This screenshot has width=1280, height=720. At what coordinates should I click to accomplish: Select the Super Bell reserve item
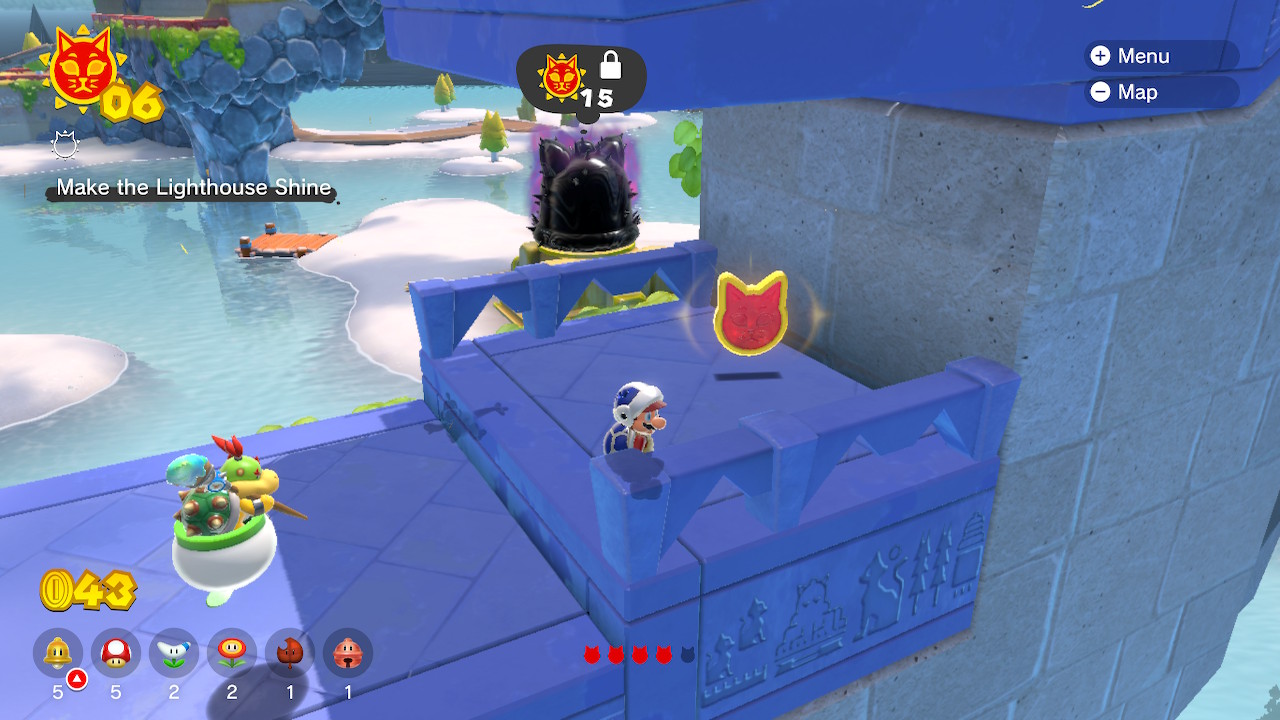[x=58, y=654]
